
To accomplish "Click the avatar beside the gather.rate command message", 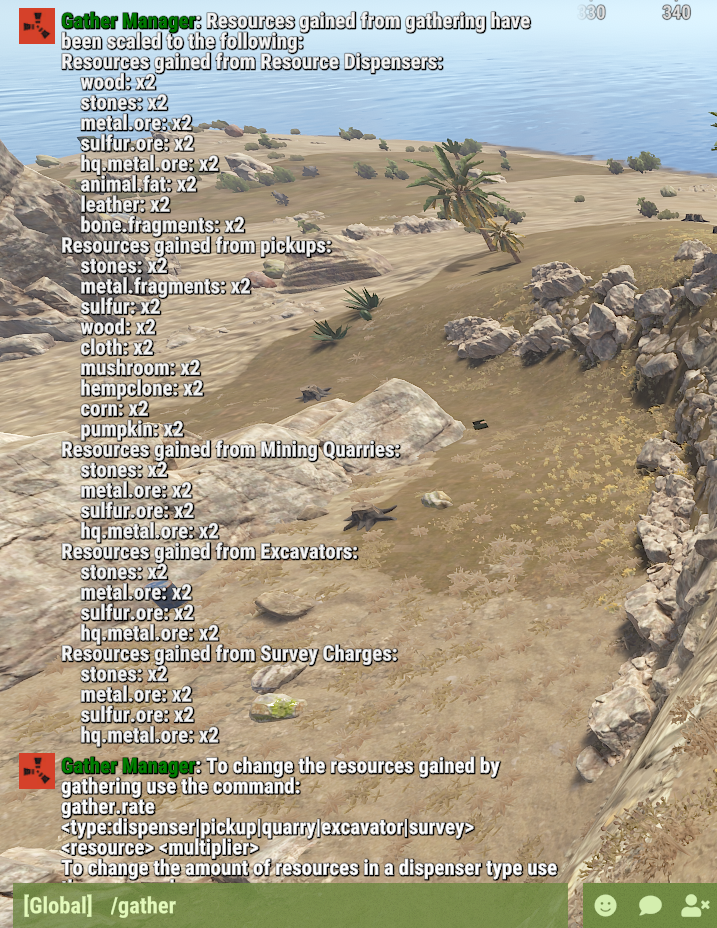I will coord(37,772).
